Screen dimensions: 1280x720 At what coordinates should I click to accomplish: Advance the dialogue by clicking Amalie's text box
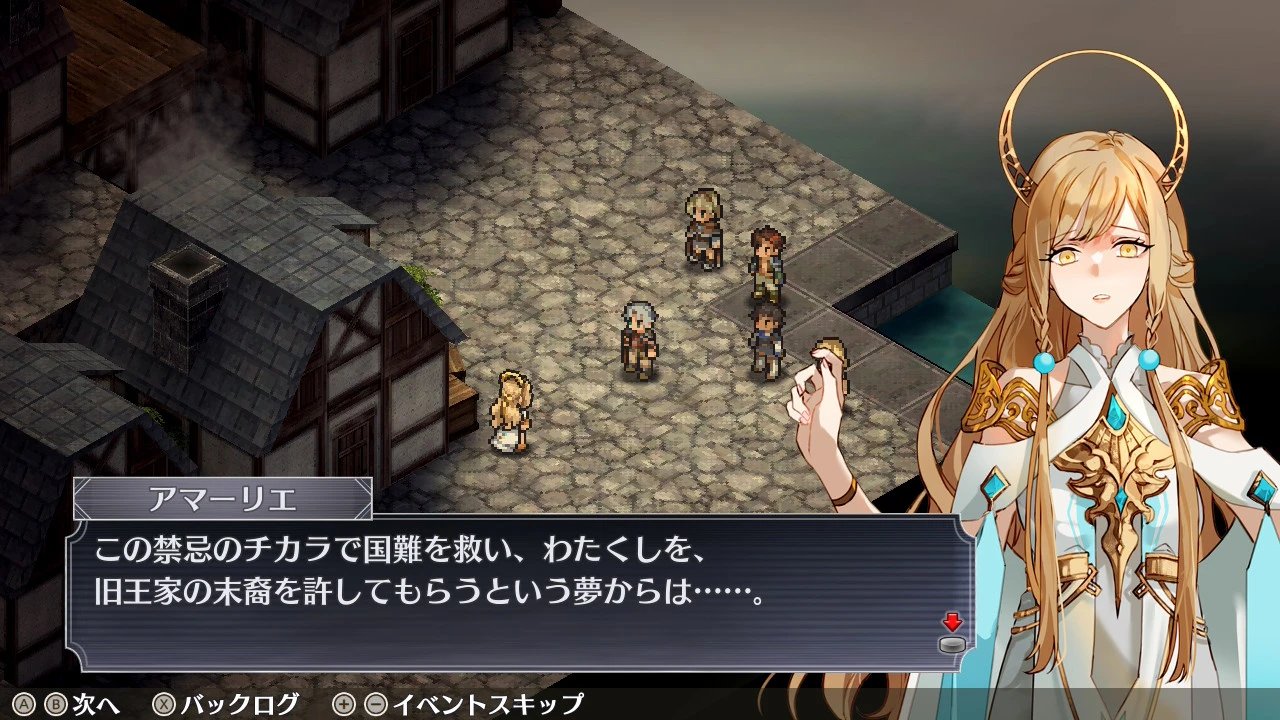click(x=520, y=590)
